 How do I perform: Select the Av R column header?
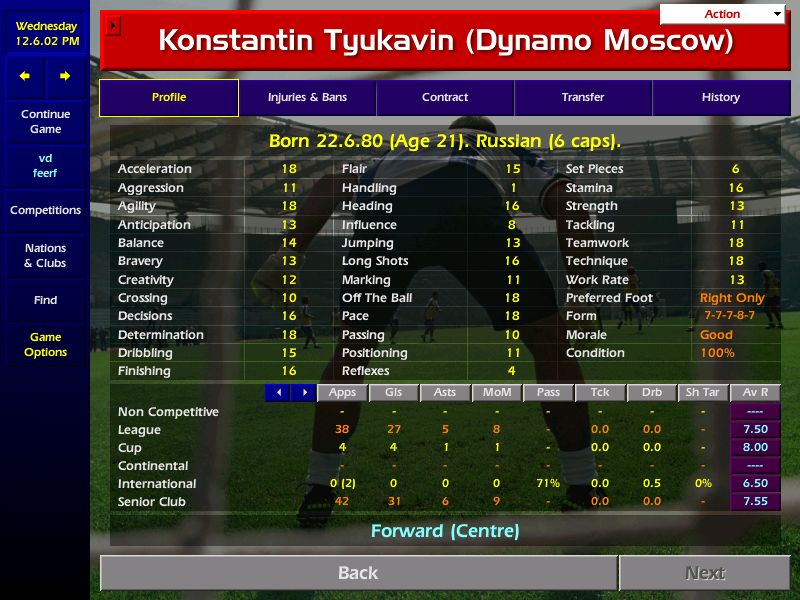(756, 393)
